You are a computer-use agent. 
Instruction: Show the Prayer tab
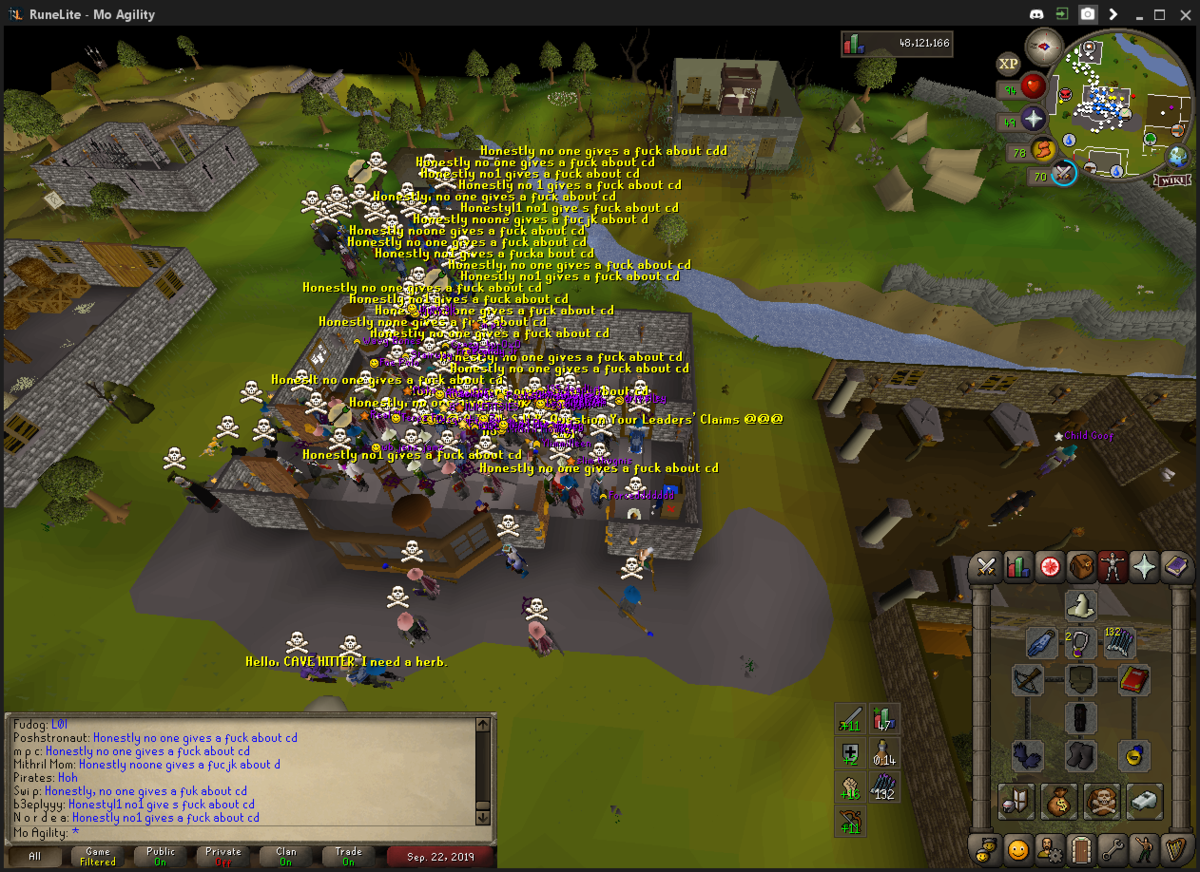click(x=1144, y=567)
